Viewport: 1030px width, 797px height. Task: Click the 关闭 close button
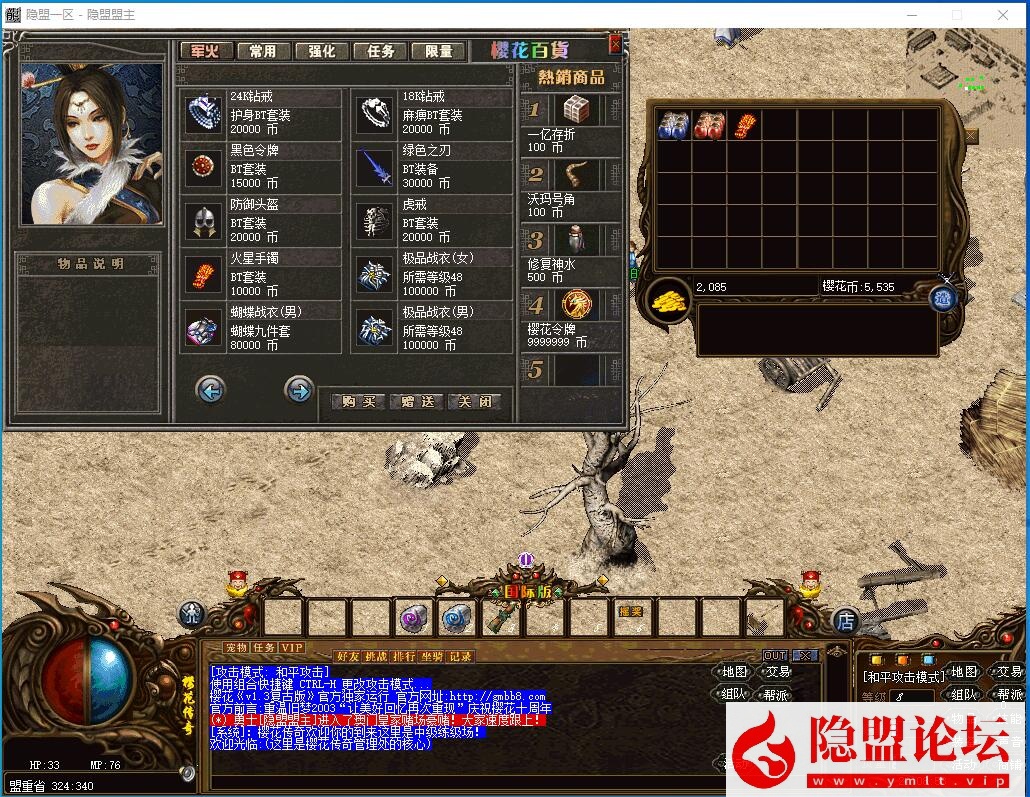tap(475, 402)
